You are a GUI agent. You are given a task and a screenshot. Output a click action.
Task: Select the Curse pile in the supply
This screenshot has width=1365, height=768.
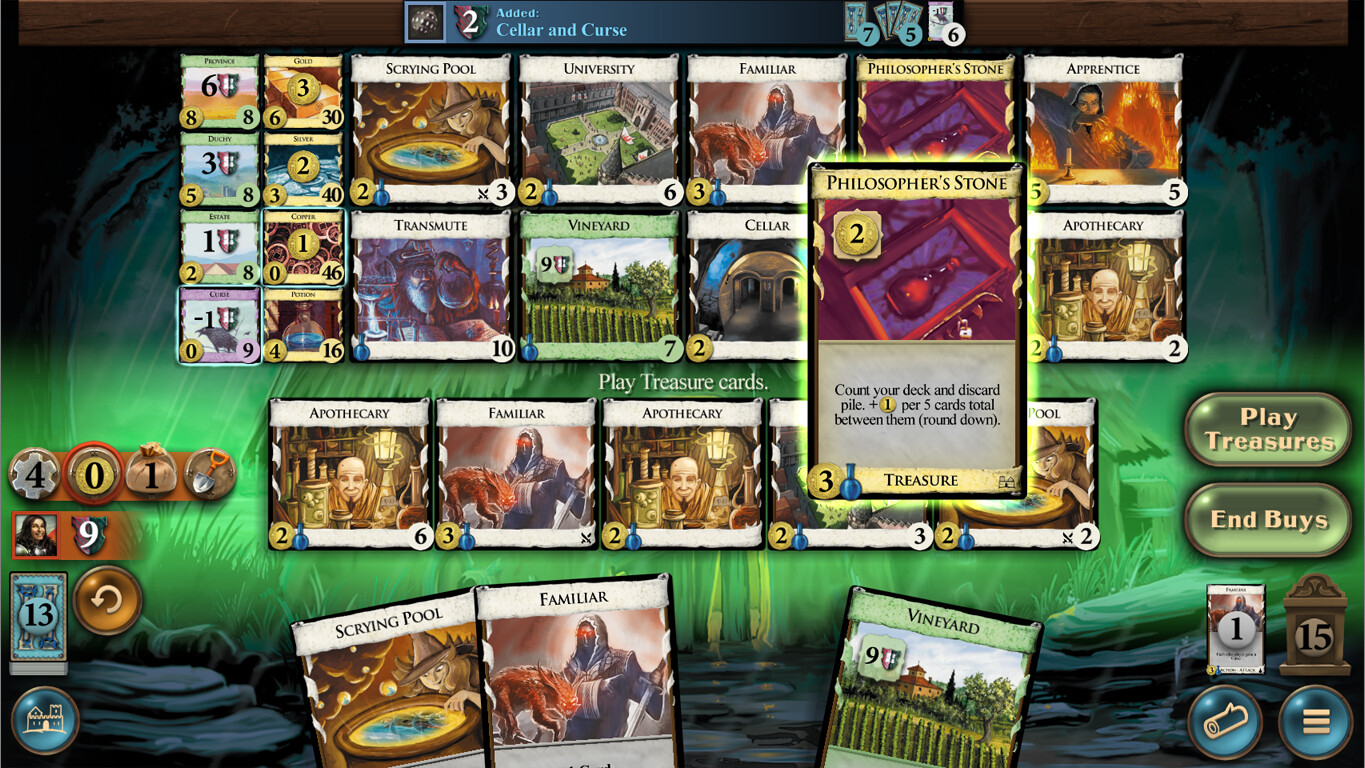(x=219, y=323)
